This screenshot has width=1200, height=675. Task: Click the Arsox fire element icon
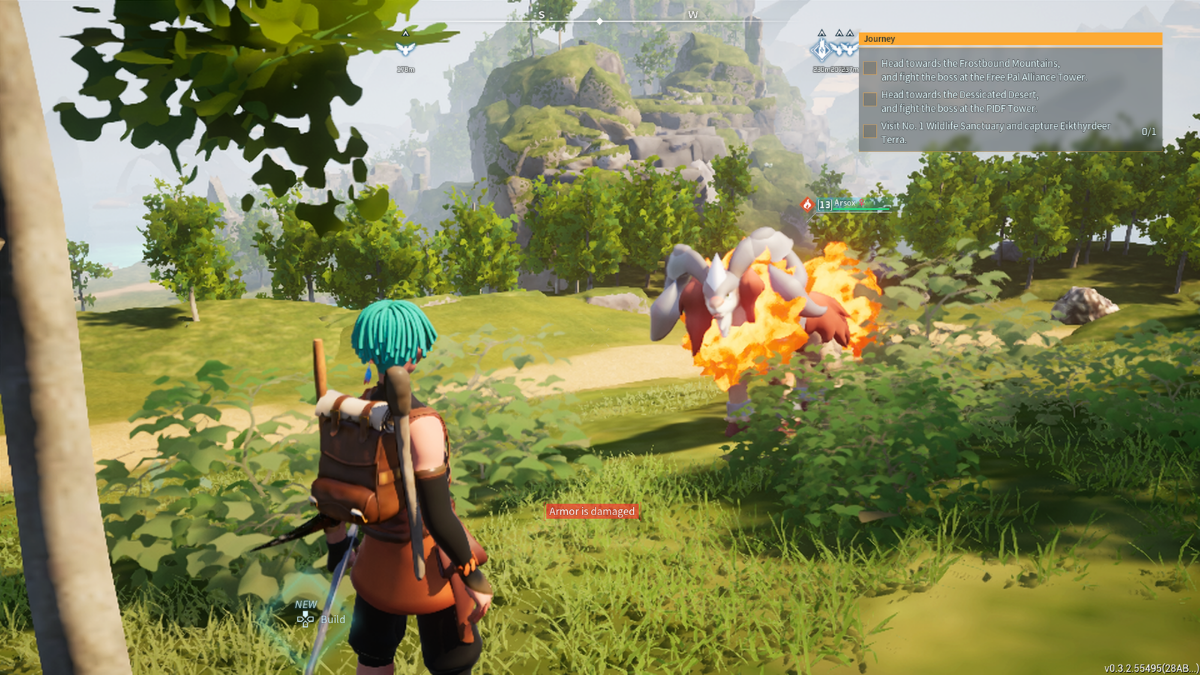coord(807,204)
